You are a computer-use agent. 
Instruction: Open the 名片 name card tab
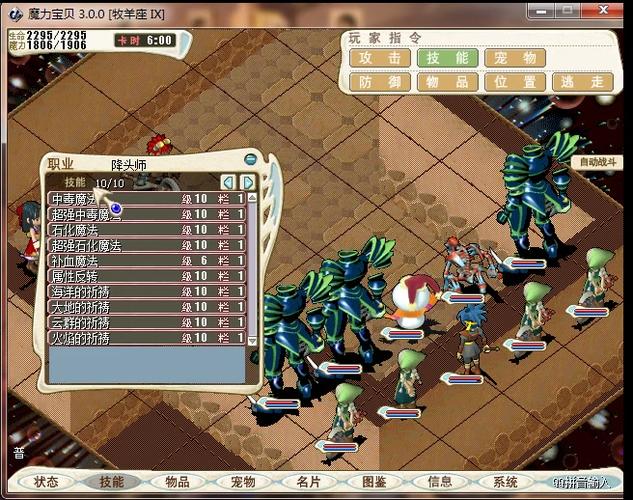pos(309,482)
